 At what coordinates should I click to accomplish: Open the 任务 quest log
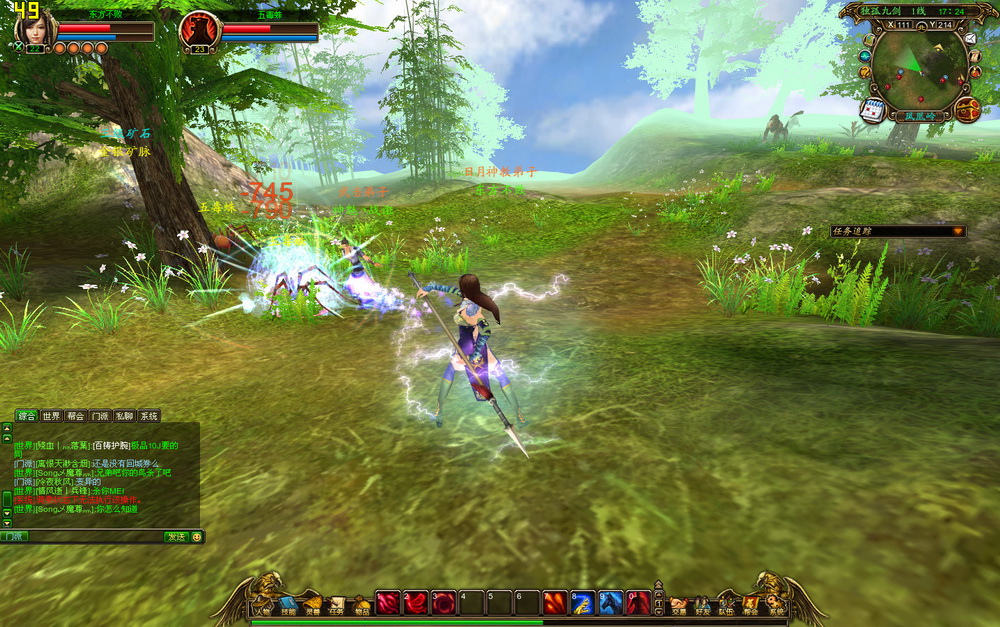click(x=337, y=605)
